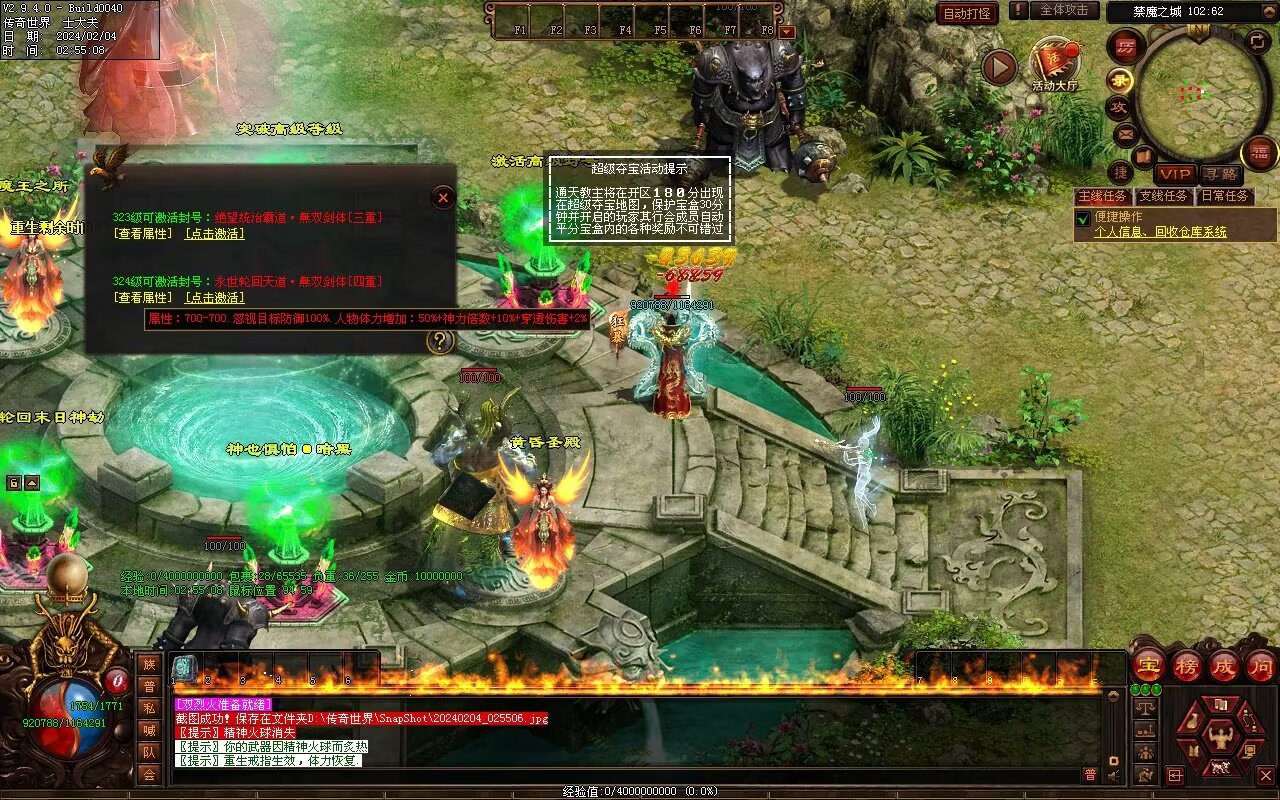The image size is (1280, 800).
Task: Open the mail envelope icon
Action: point(1125,133)
